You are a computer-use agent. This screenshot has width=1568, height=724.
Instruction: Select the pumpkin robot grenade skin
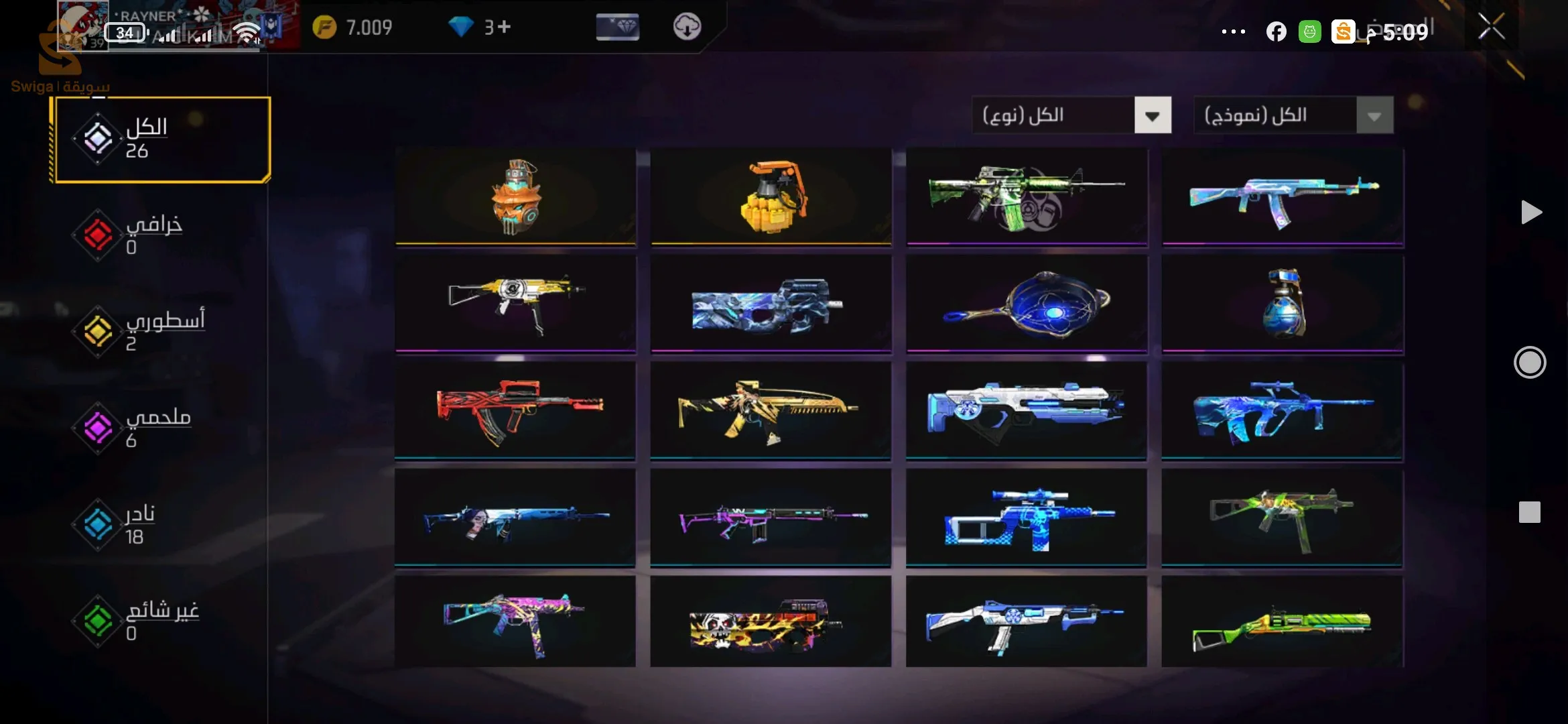(515, 197)
